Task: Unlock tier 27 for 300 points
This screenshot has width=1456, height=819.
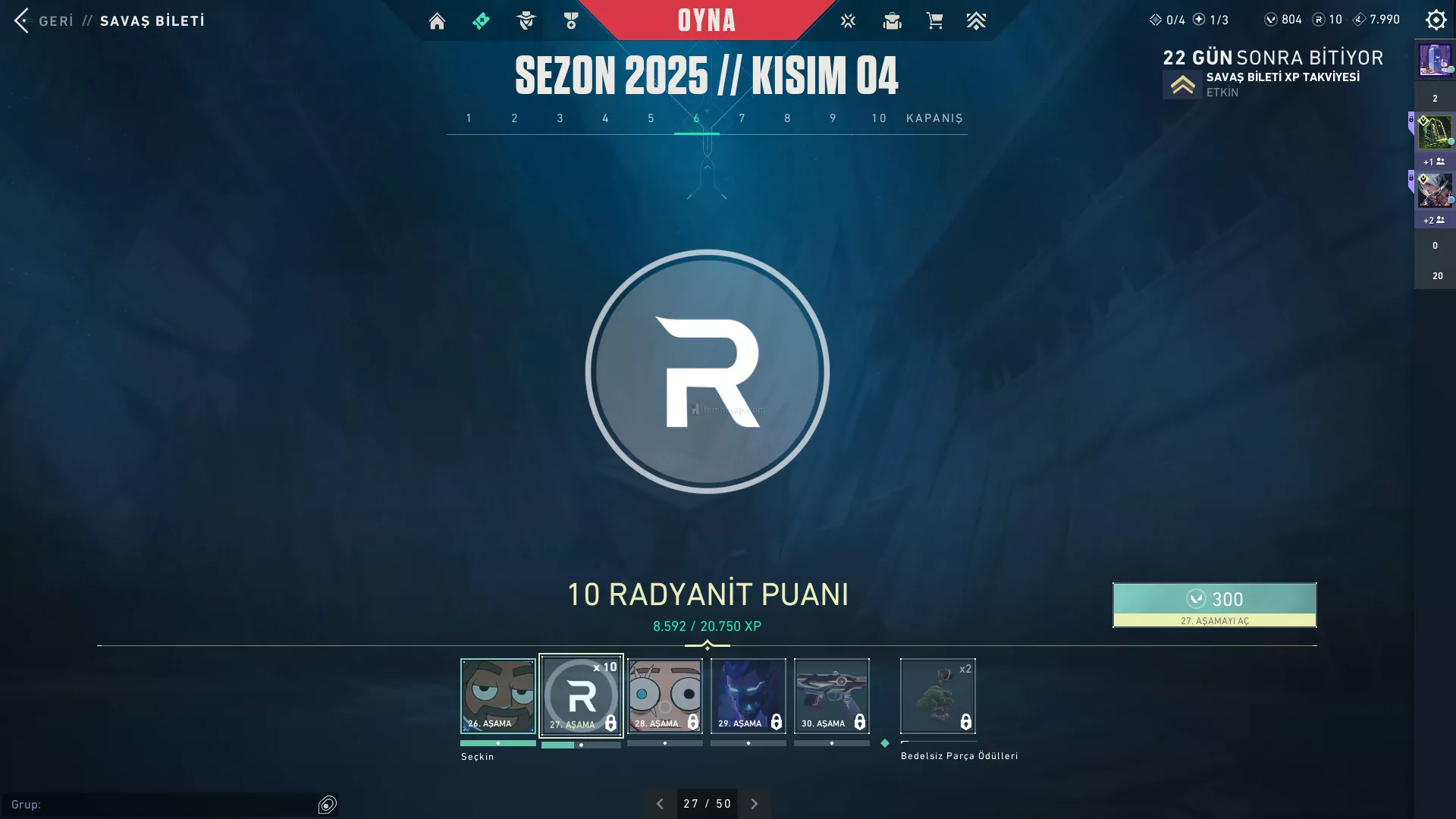Action: pos(1214,604)
